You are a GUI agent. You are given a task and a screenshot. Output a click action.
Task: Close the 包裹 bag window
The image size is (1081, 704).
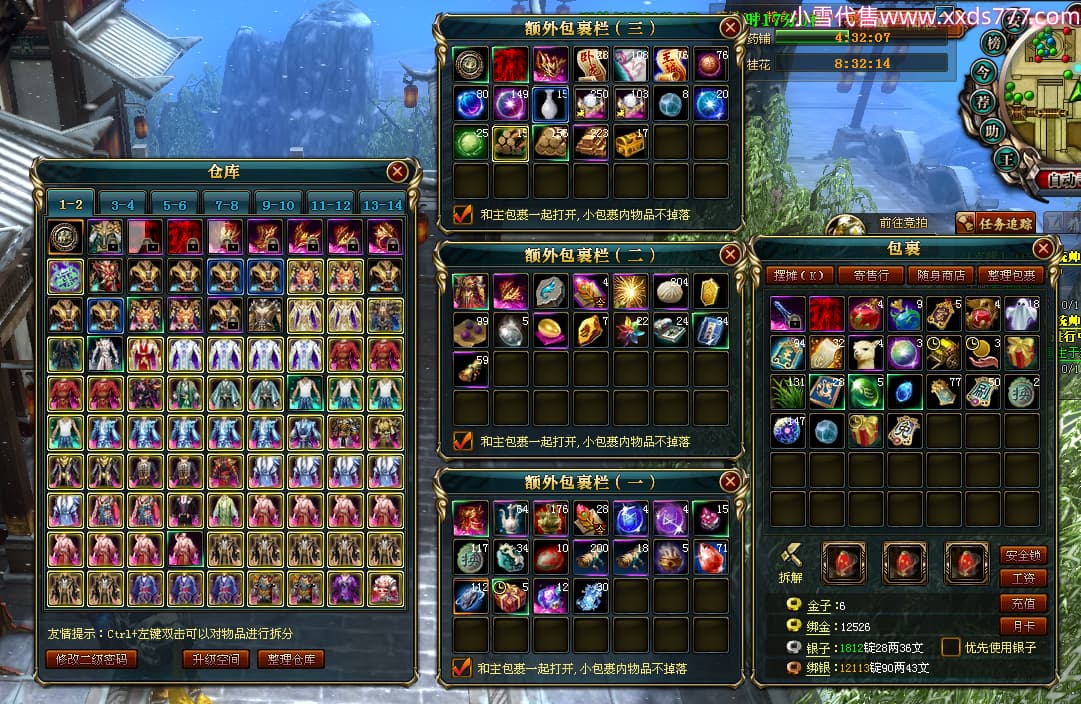point(1043,249)
